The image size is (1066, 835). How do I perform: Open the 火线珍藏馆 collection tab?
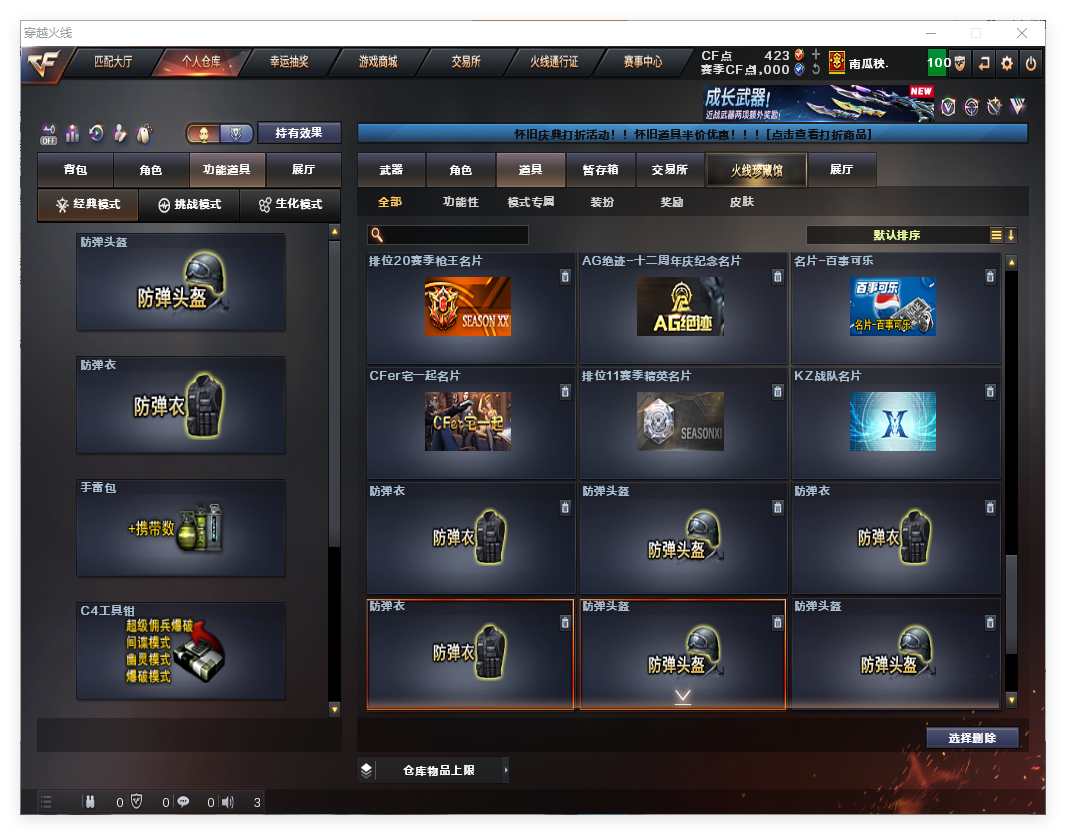pos(755,170)
